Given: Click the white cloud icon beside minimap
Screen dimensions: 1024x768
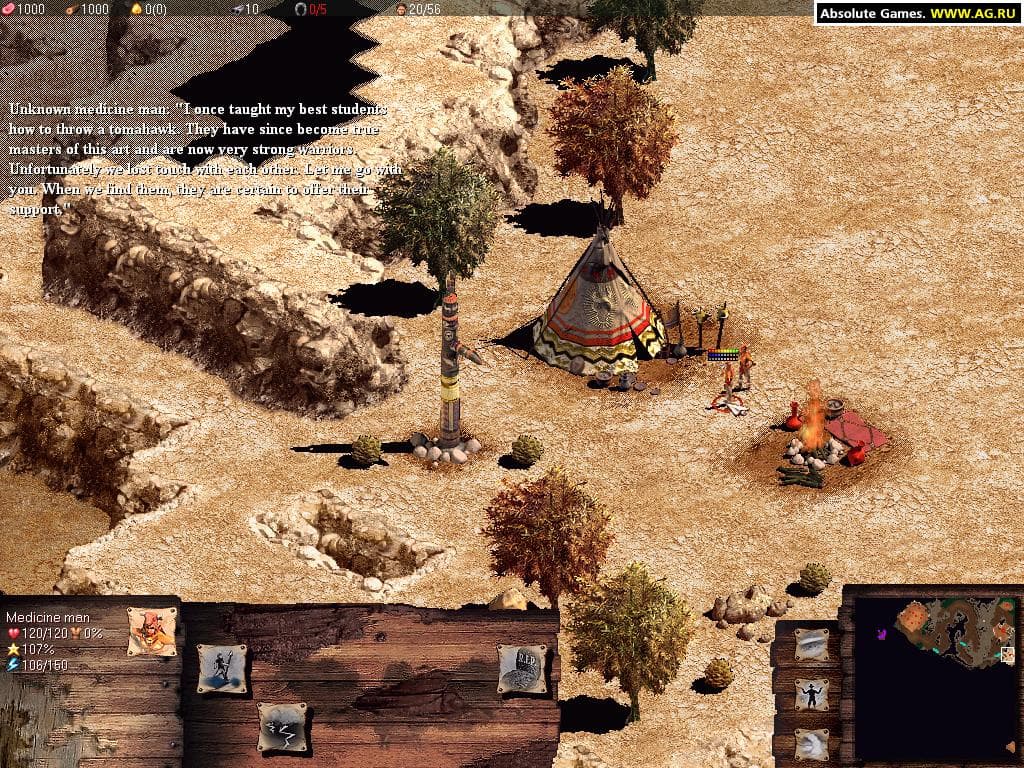Looking at the screenshot, I should tap(810, 744).
